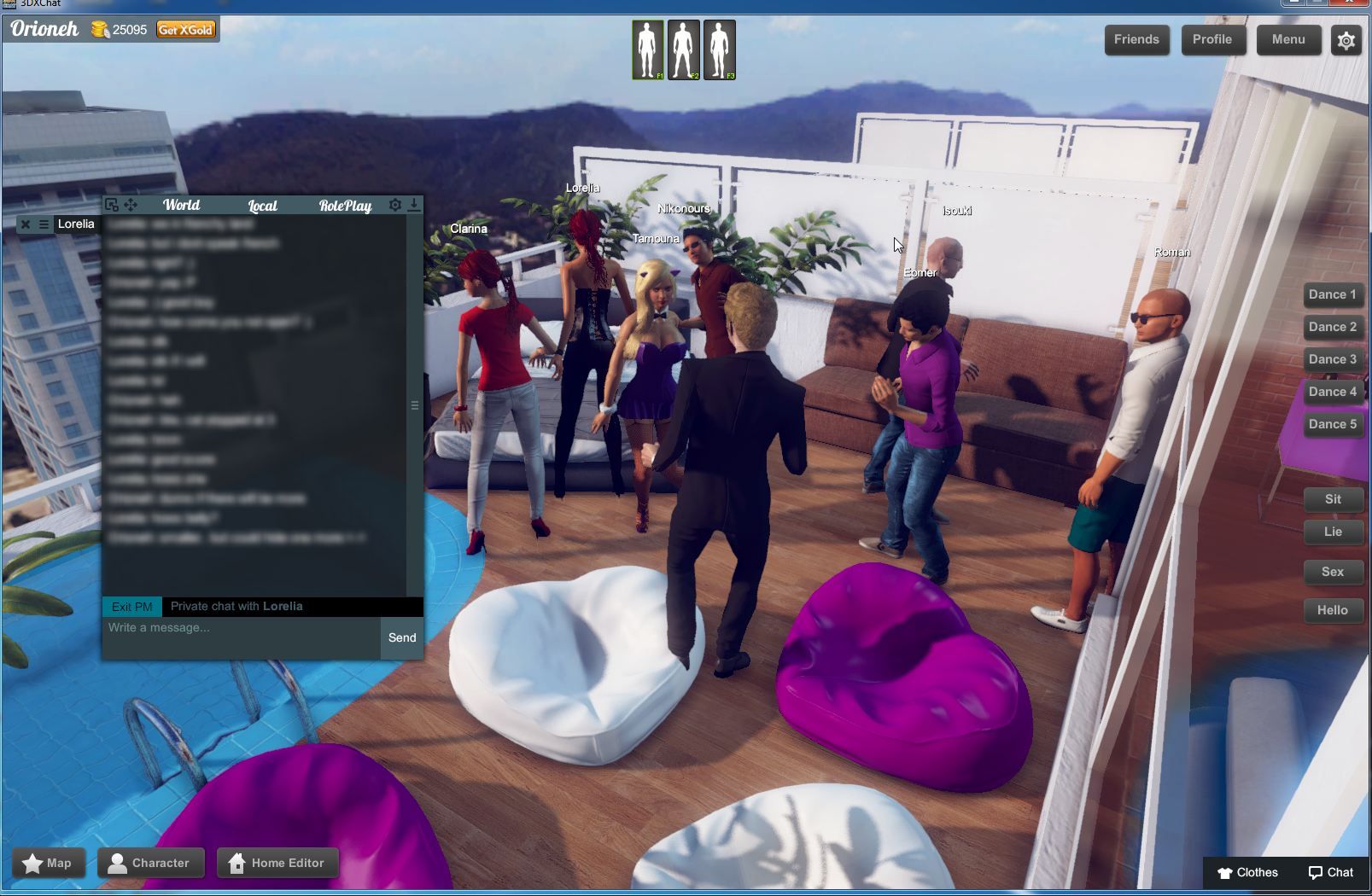
Task: Select the Exit PM tab
Action: (131, 606)
